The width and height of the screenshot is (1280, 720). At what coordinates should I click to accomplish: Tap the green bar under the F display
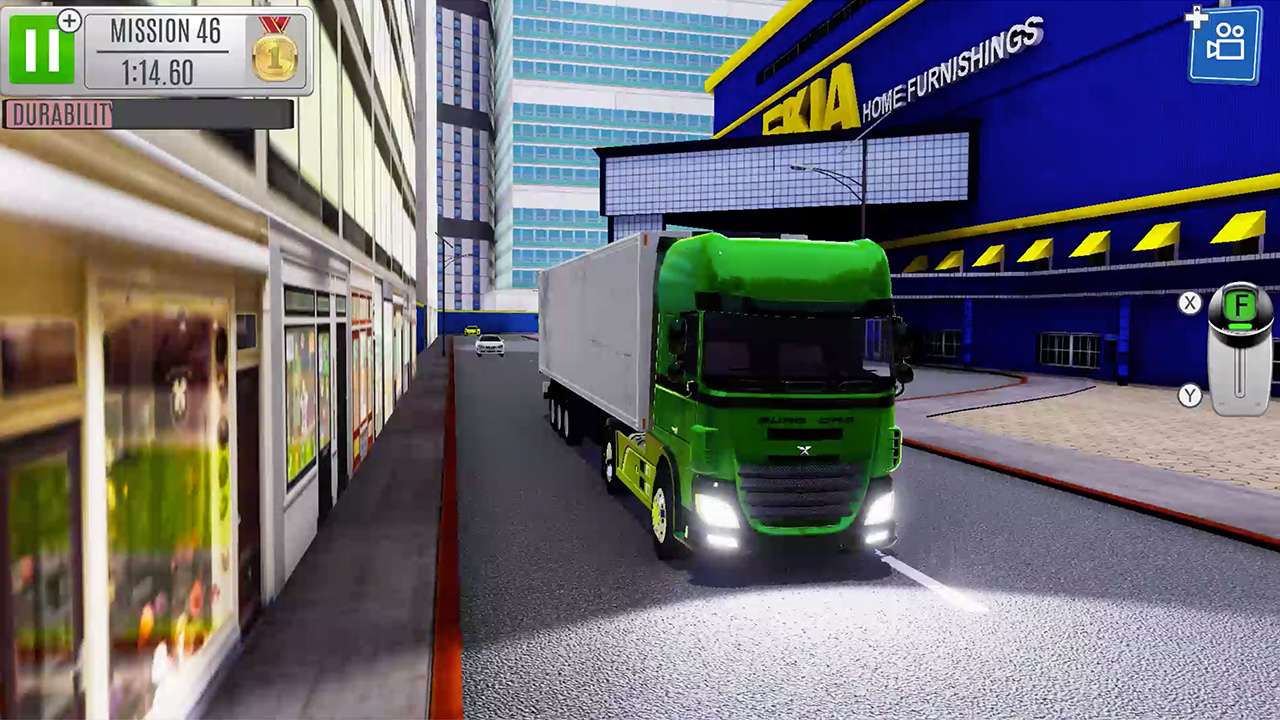(1238, 325)
